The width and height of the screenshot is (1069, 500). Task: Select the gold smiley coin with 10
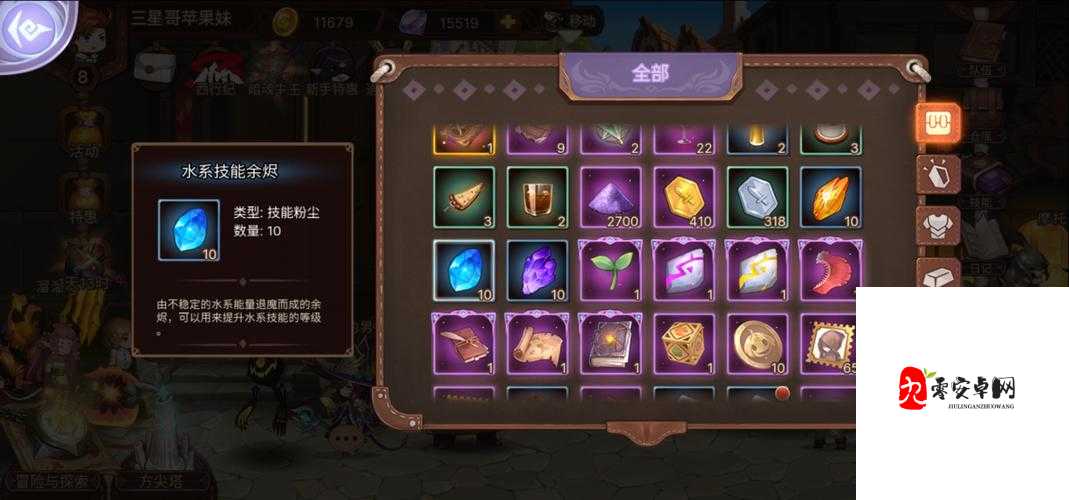coord(757,343)
